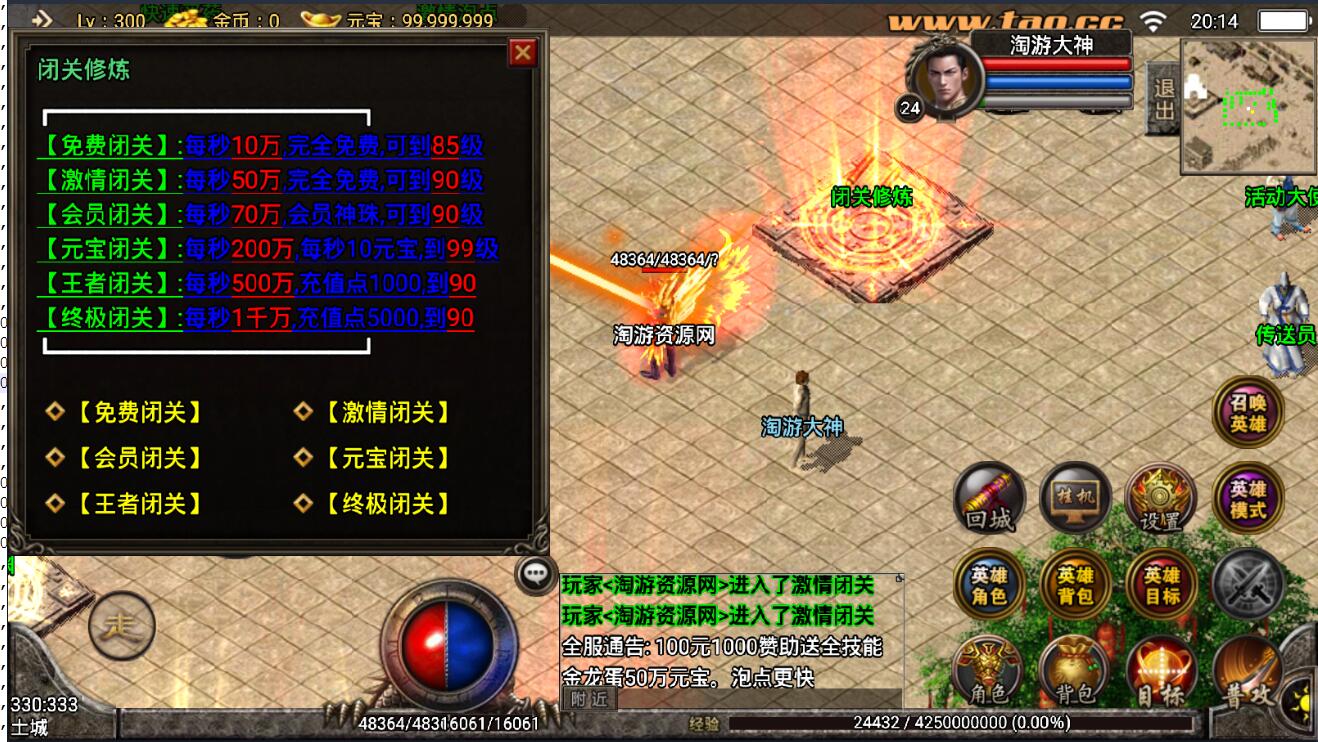
Task: Tap the 召唤英雄 summon hero button
Action: pos(1247,411)
